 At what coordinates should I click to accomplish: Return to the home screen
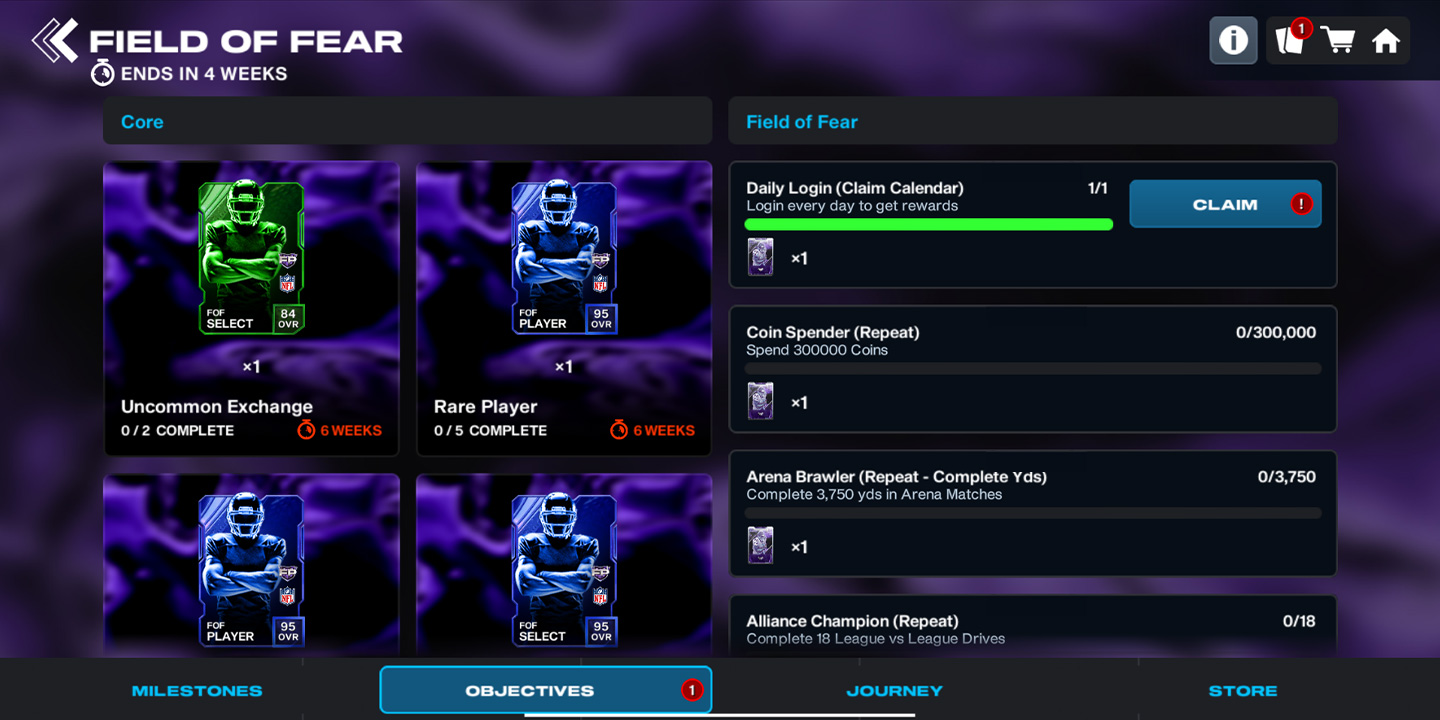[1385, 41]
